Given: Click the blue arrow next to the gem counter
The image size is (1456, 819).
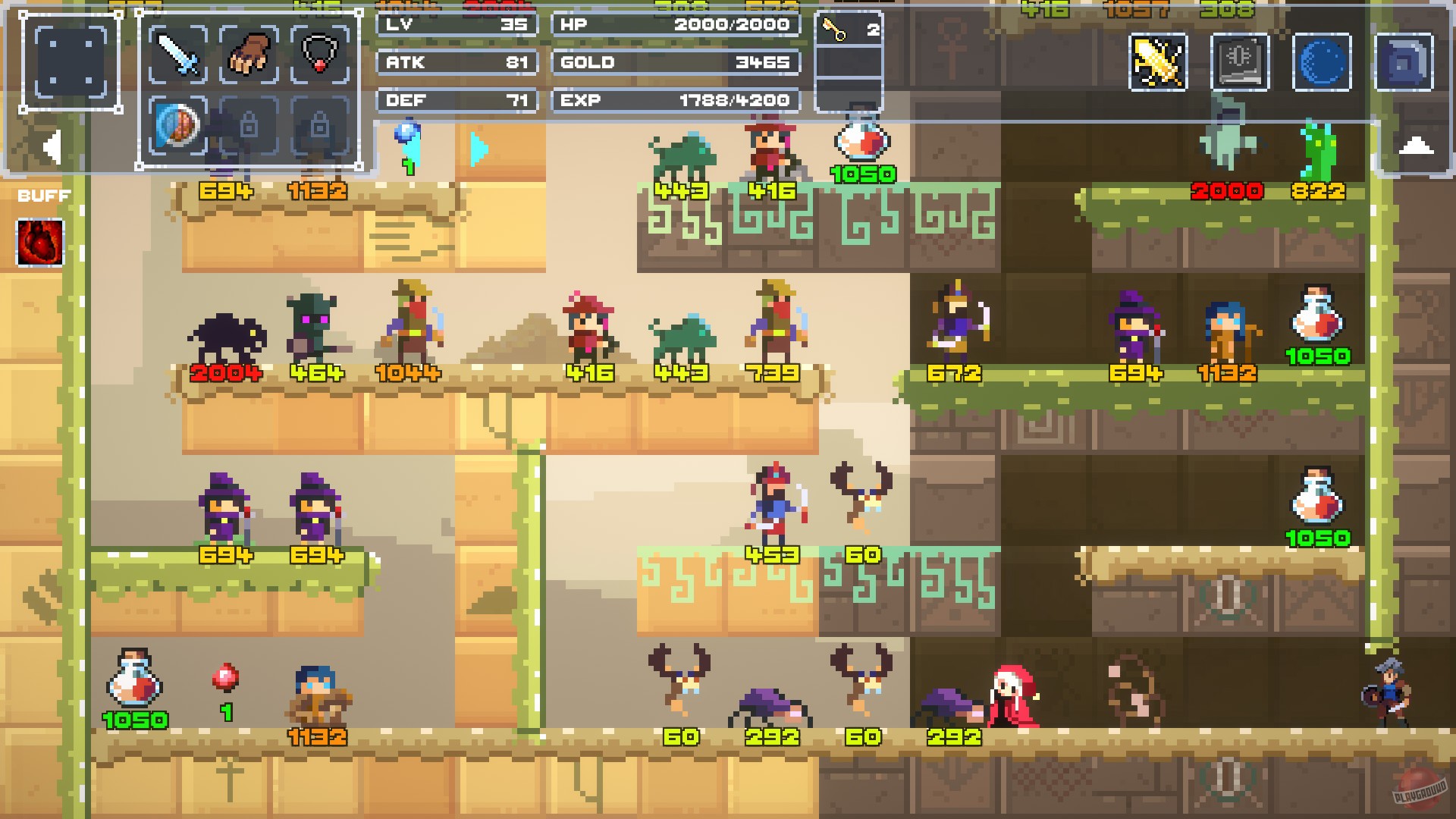Looking at the screenshot, I should click(477, 150).
